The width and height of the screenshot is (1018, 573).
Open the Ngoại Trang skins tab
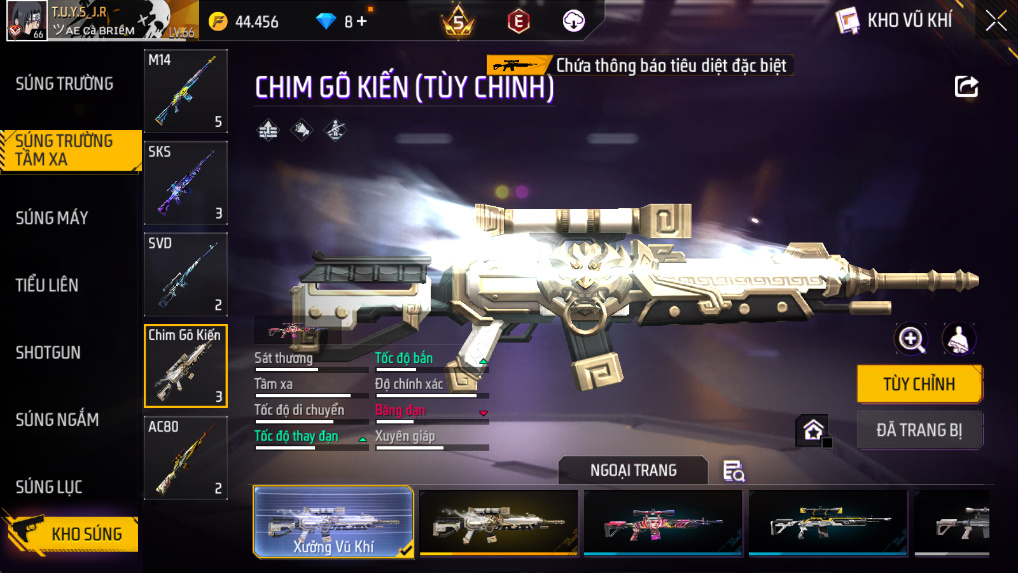point(633,470)
